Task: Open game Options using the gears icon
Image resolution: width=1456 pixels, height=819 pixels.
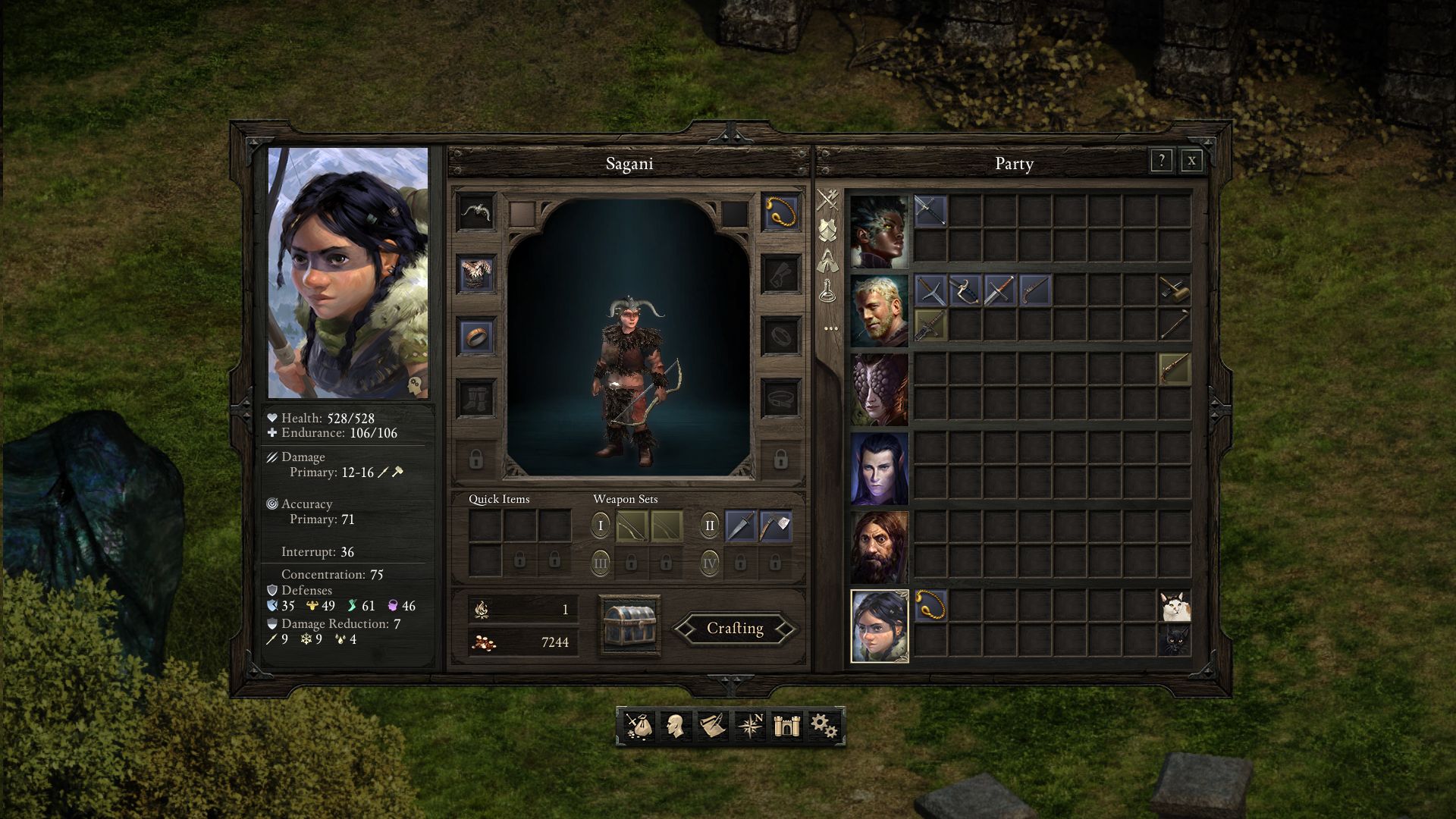Action: point(825,726)
